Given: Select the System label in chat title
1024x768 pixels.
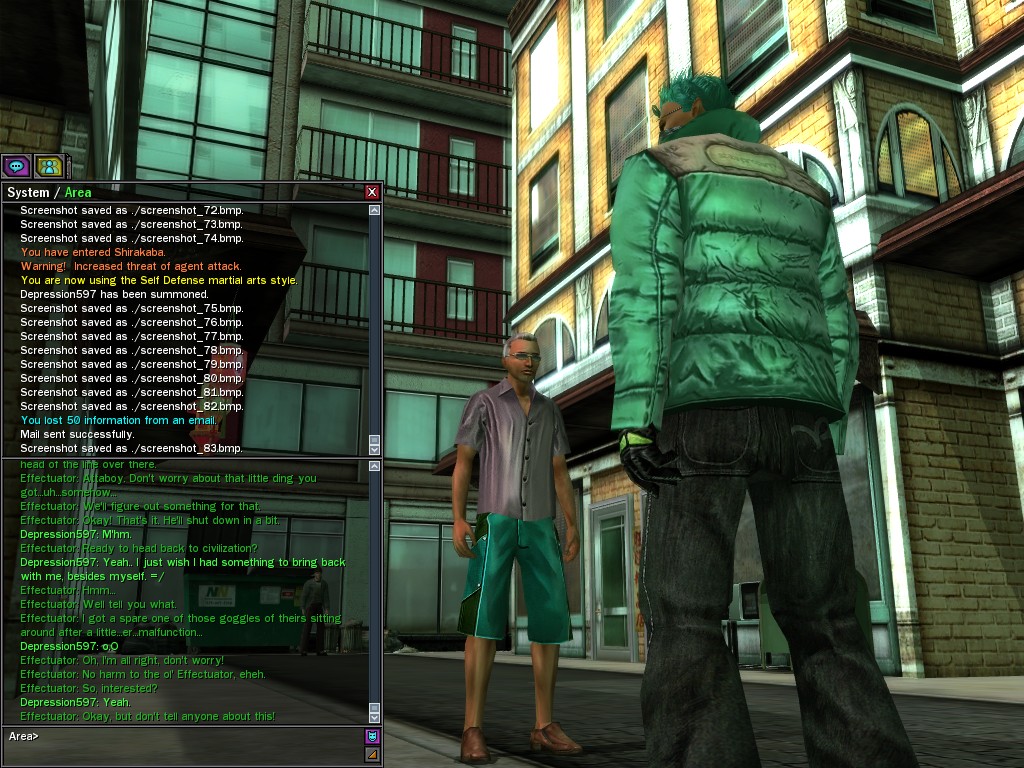Looking at the screenshot, I should pos(28,192).
